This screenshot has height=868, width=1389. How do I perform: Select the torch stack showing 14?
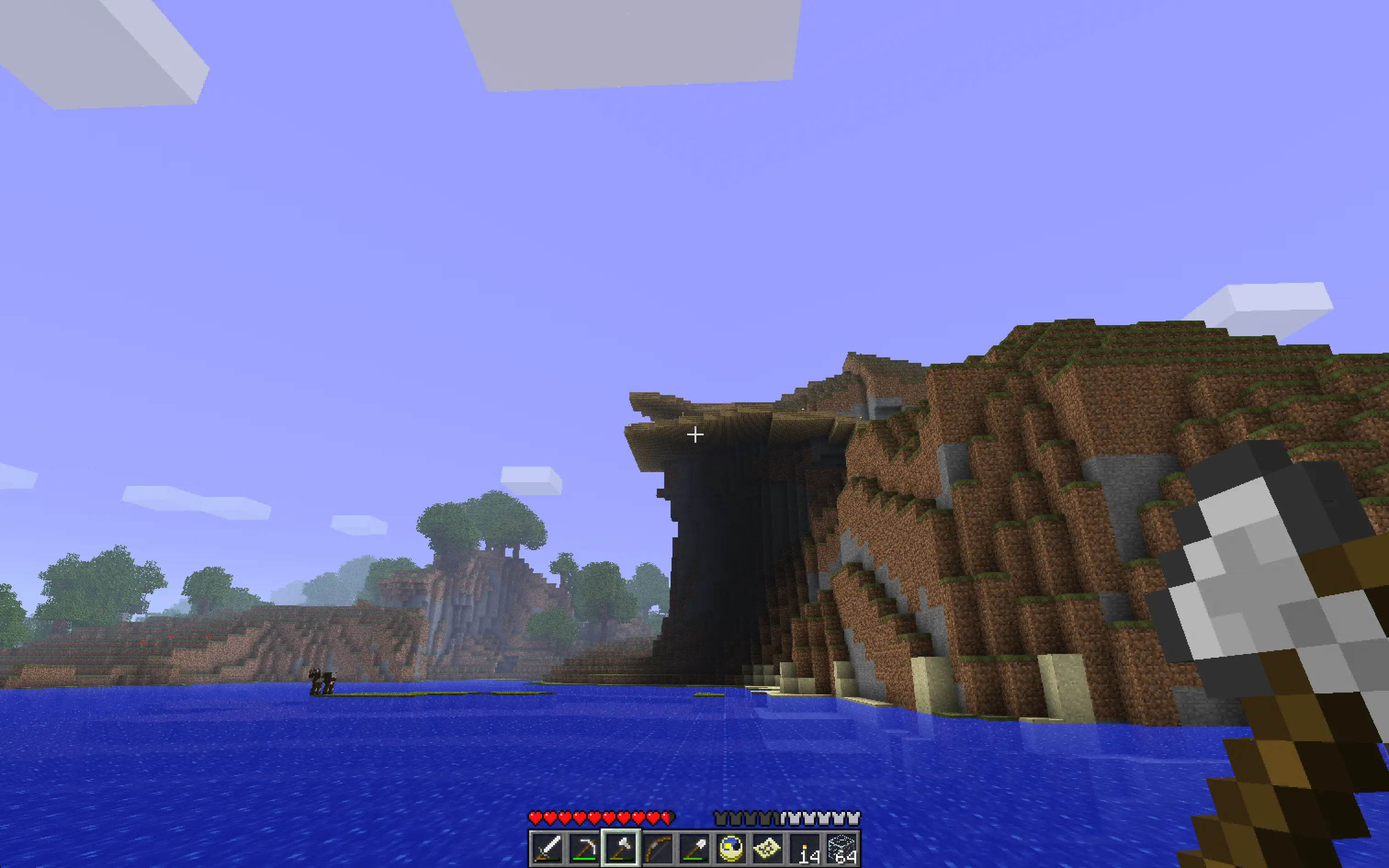coord(805,850)
